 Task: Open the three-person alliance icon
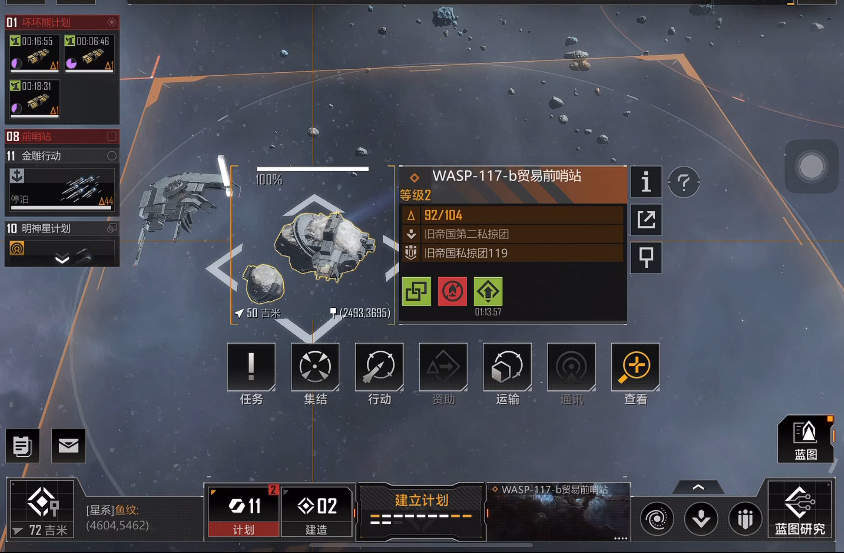(x=744, y=518)
